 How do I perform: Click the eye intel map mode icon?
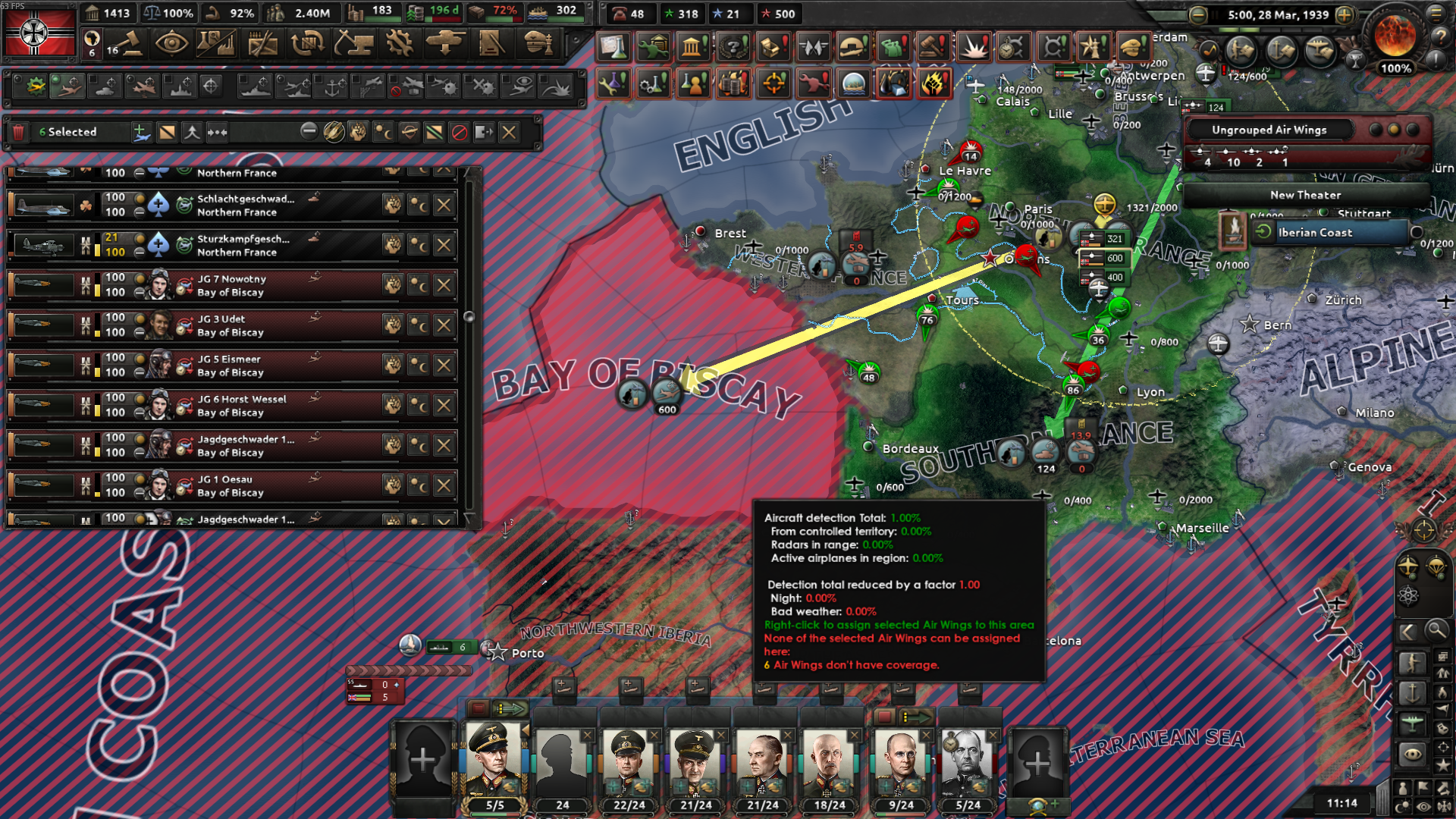[x=1412, y=752]
